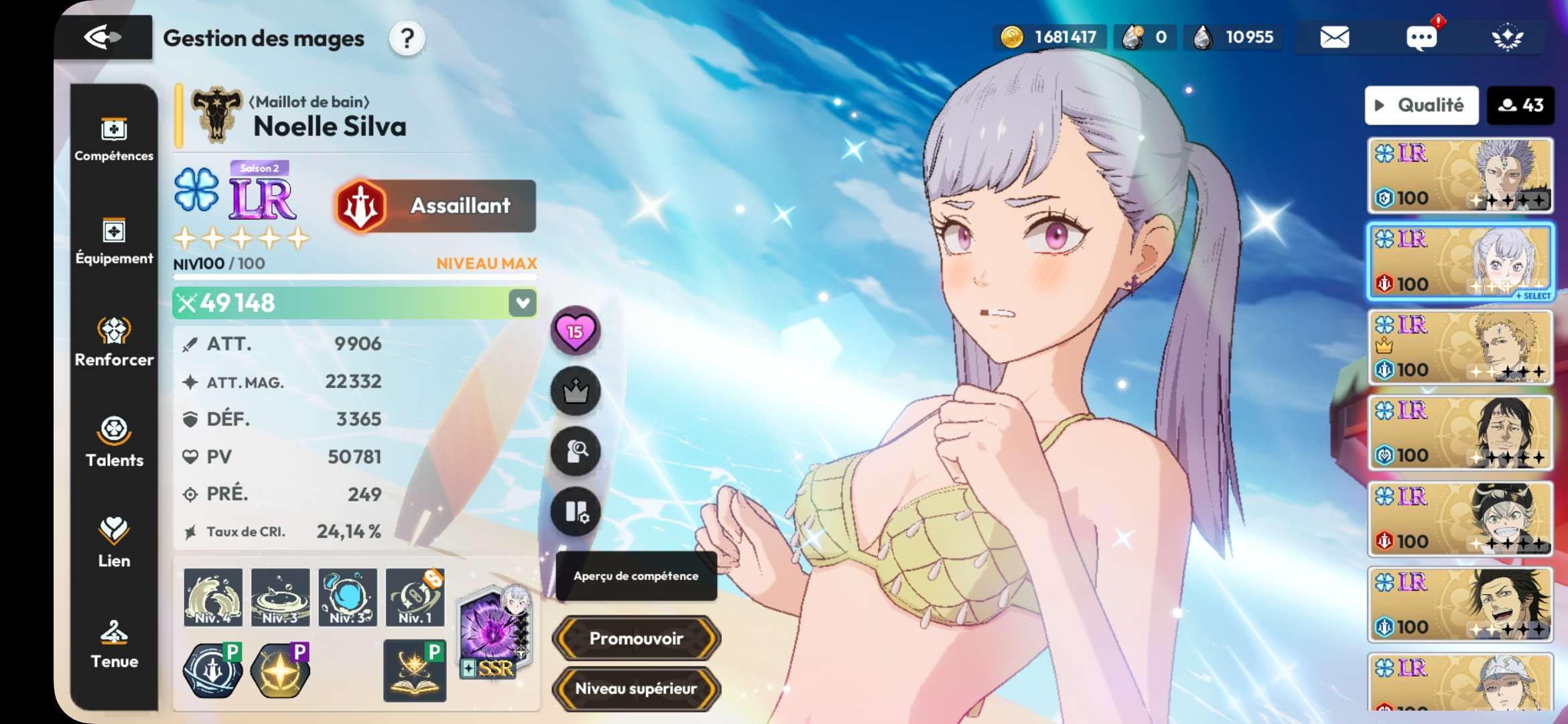Open the Tenue outfit tab
The image size is (1568, 724).
(x=114, y=644)
